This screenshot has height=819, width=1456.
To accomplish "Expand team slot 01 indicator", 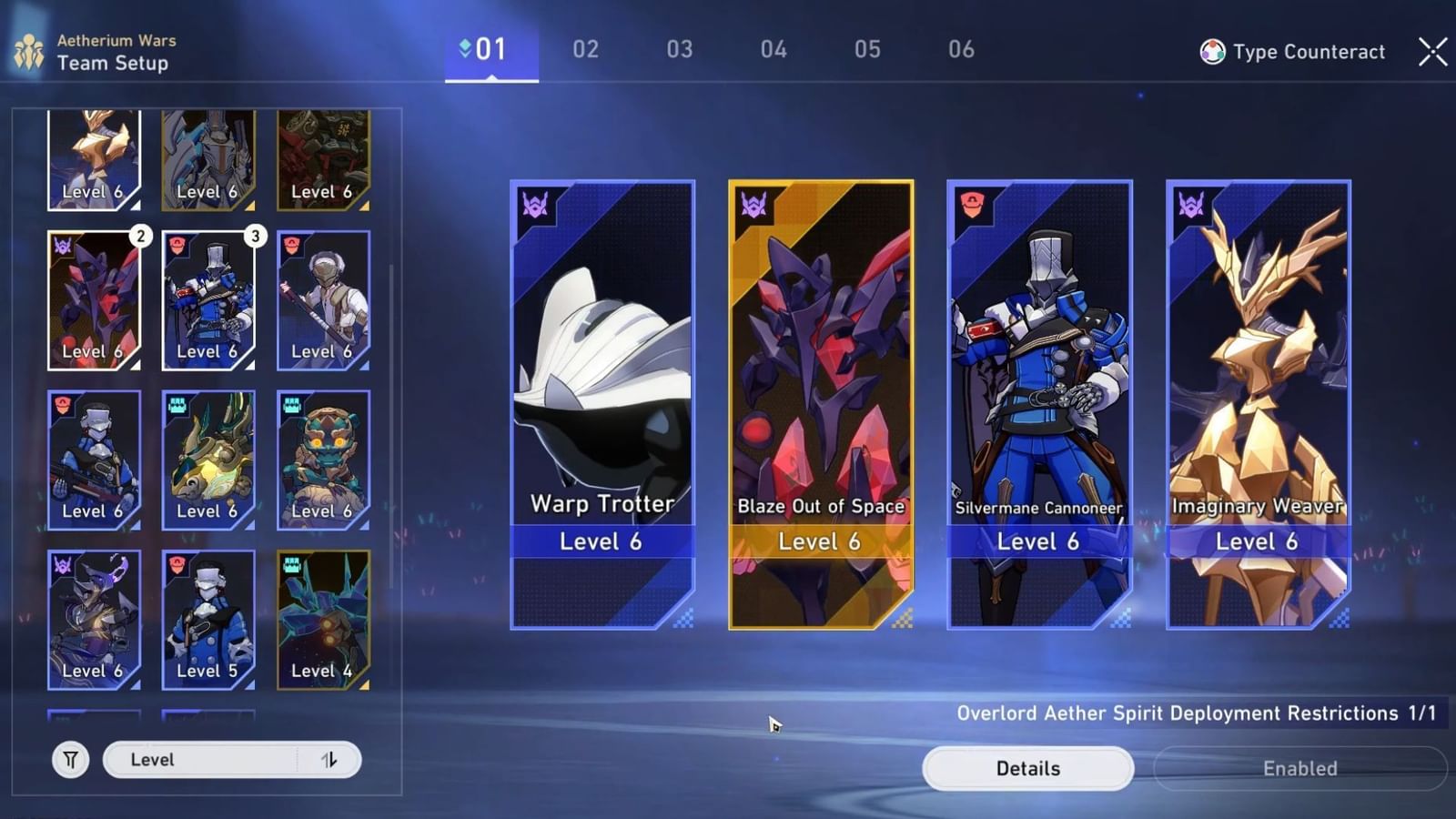I will [x=490, y=50].
